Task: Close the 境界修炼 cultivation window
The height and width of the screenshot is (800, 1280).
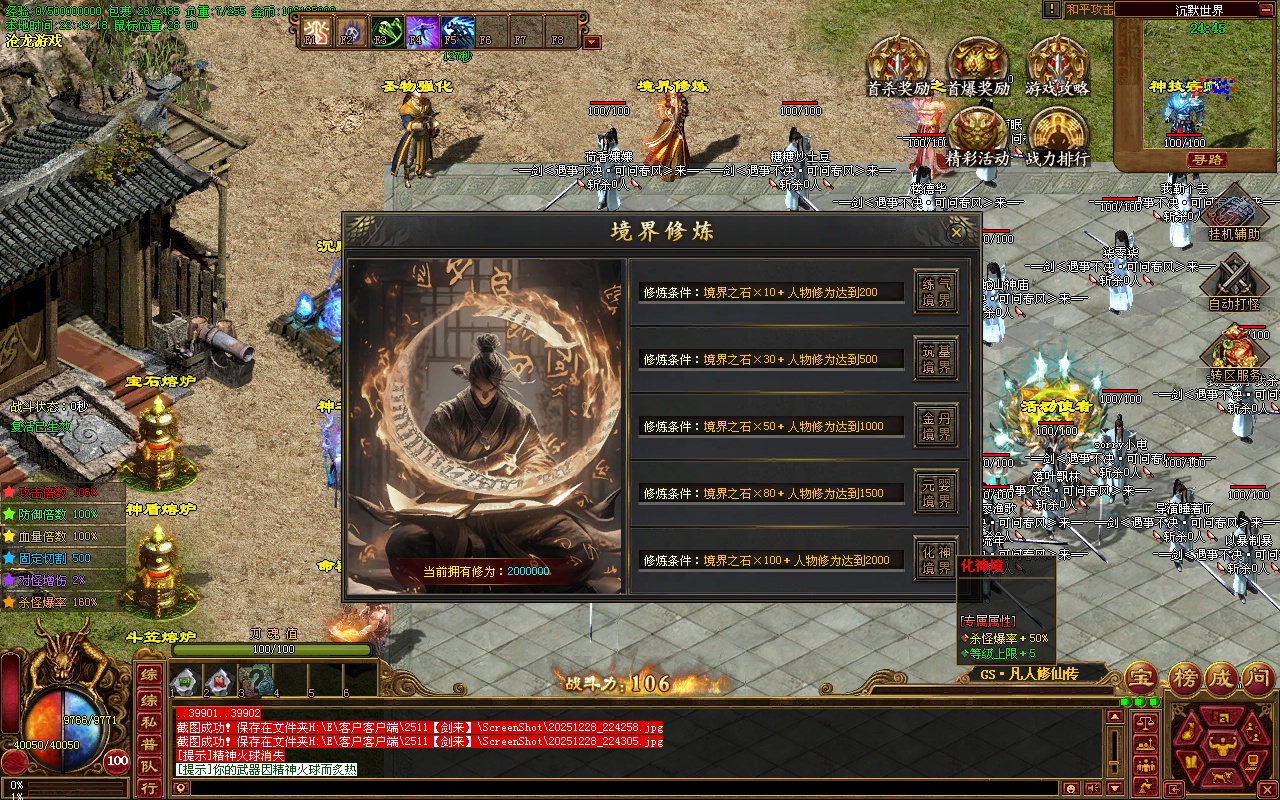Action: coord(956,233)
